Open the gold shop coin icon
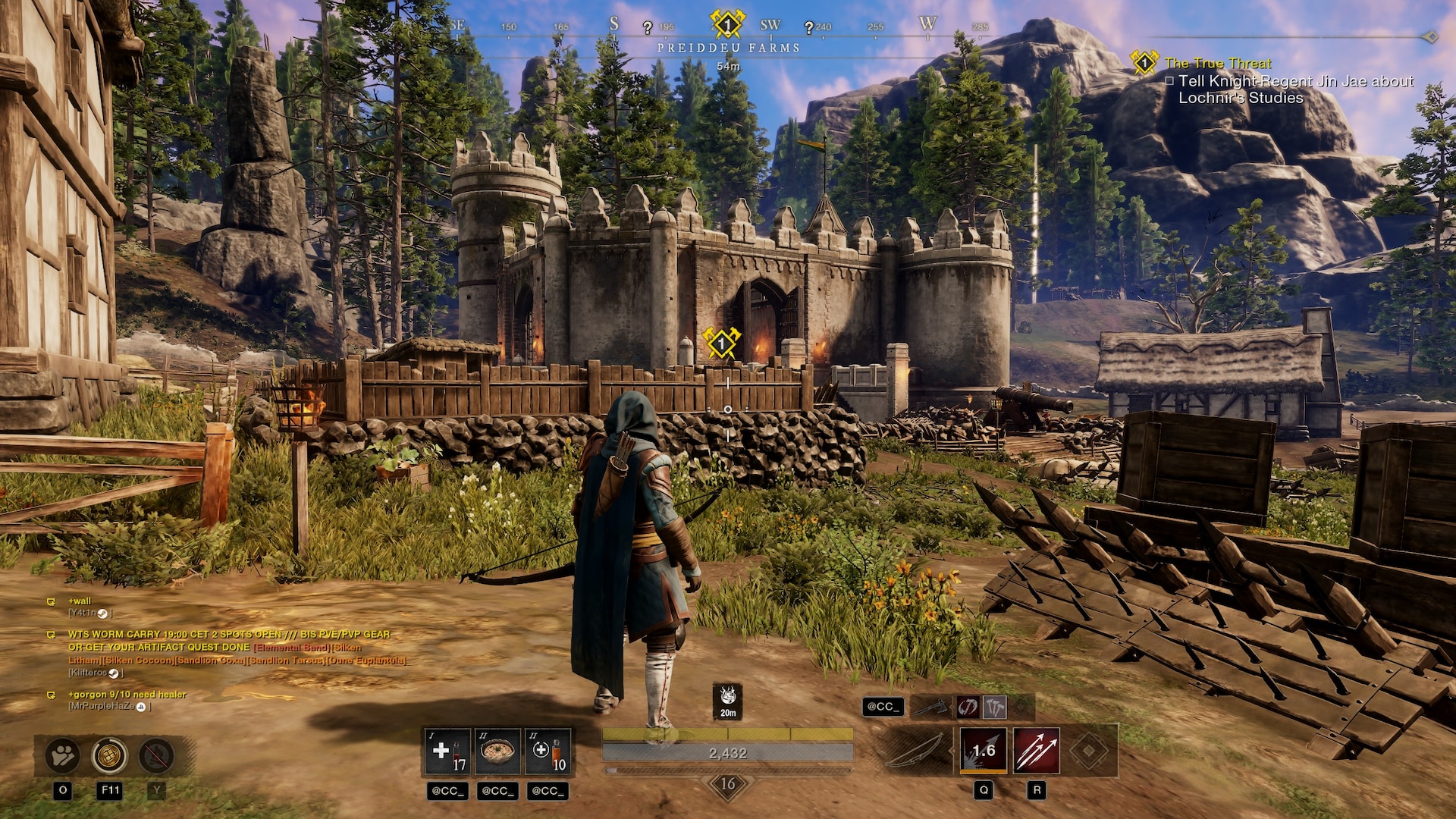The width and height of the screenshot is (1456, 819). click(x=109, y=755)
